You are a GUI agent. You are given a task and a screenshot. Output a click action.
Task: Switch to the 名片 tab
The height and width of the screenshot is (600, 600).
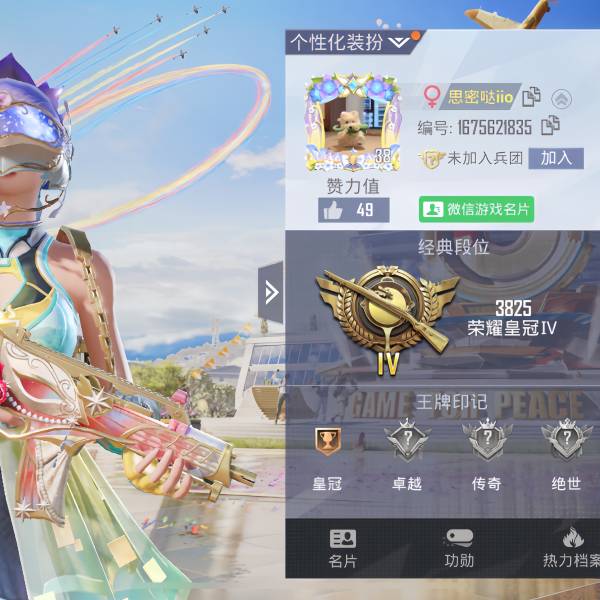tap(343, 548)
